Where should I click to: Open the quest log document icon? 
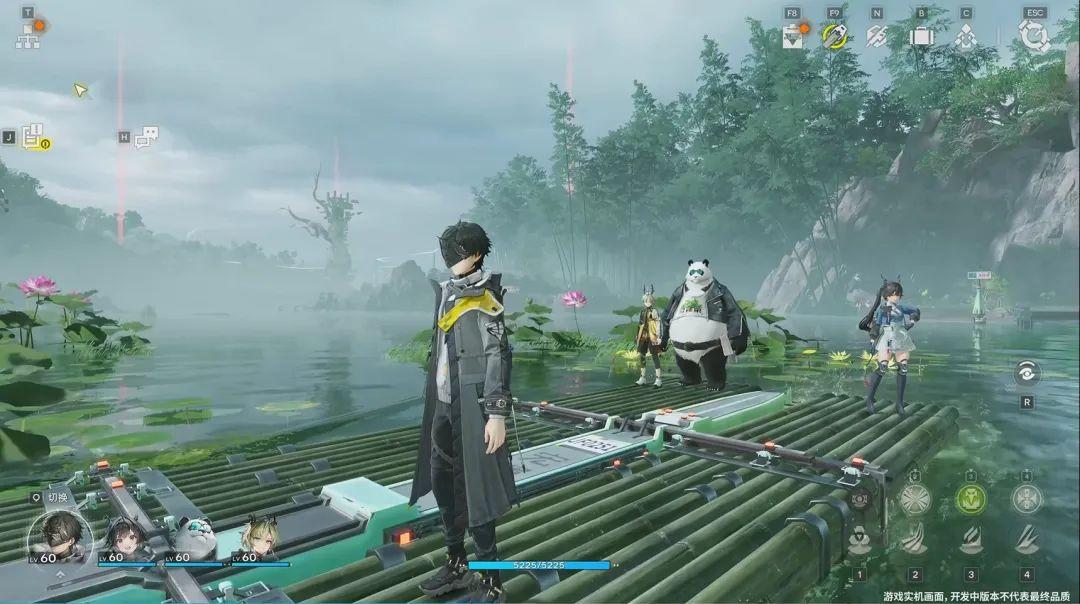point(35,137)
